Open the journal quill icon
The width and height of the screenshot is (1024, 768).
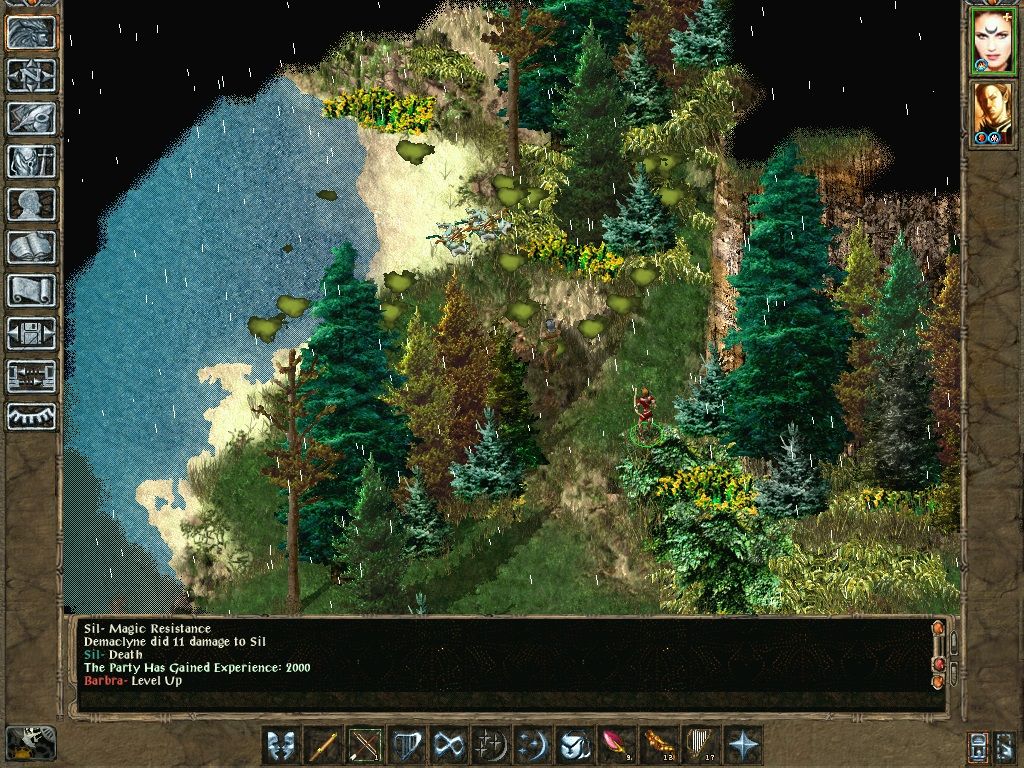coord(31,118)
